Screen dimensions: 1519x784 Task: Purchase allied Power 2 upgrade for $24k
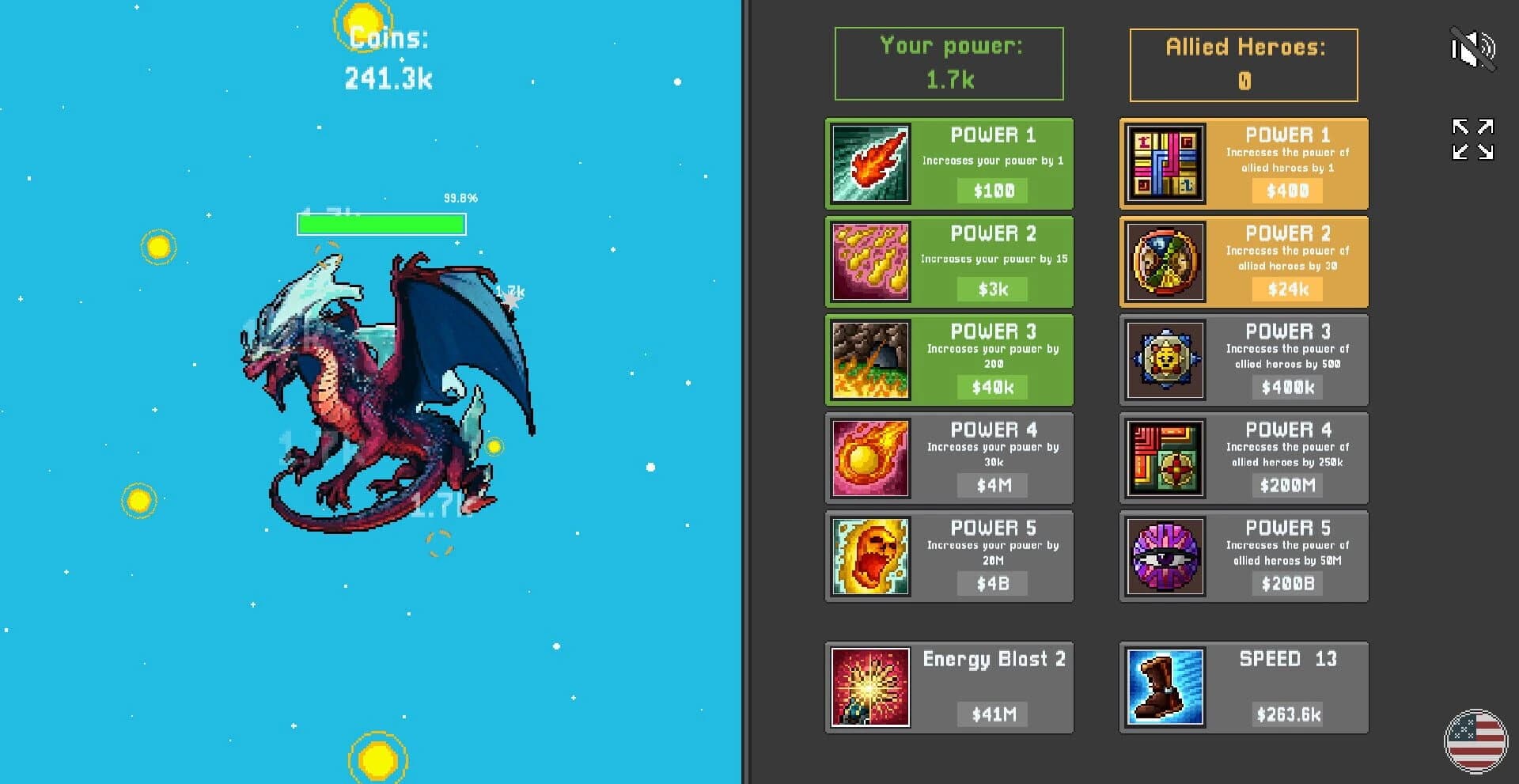coord(1286,290)
